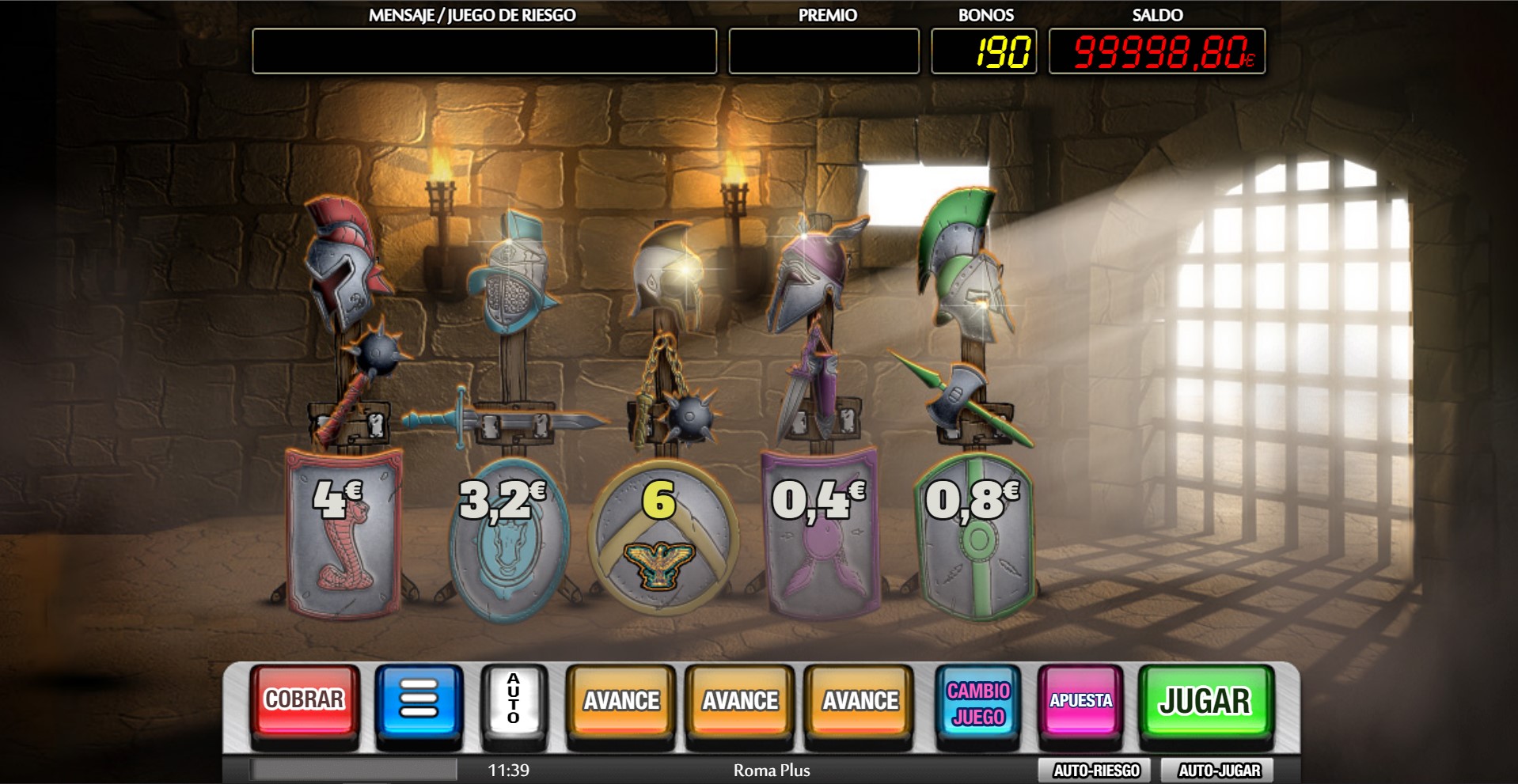The height and width of the screenshot is (784, 1518).
Task: Activate AUTO-JUGAR mode
Action: (1215, 767)
